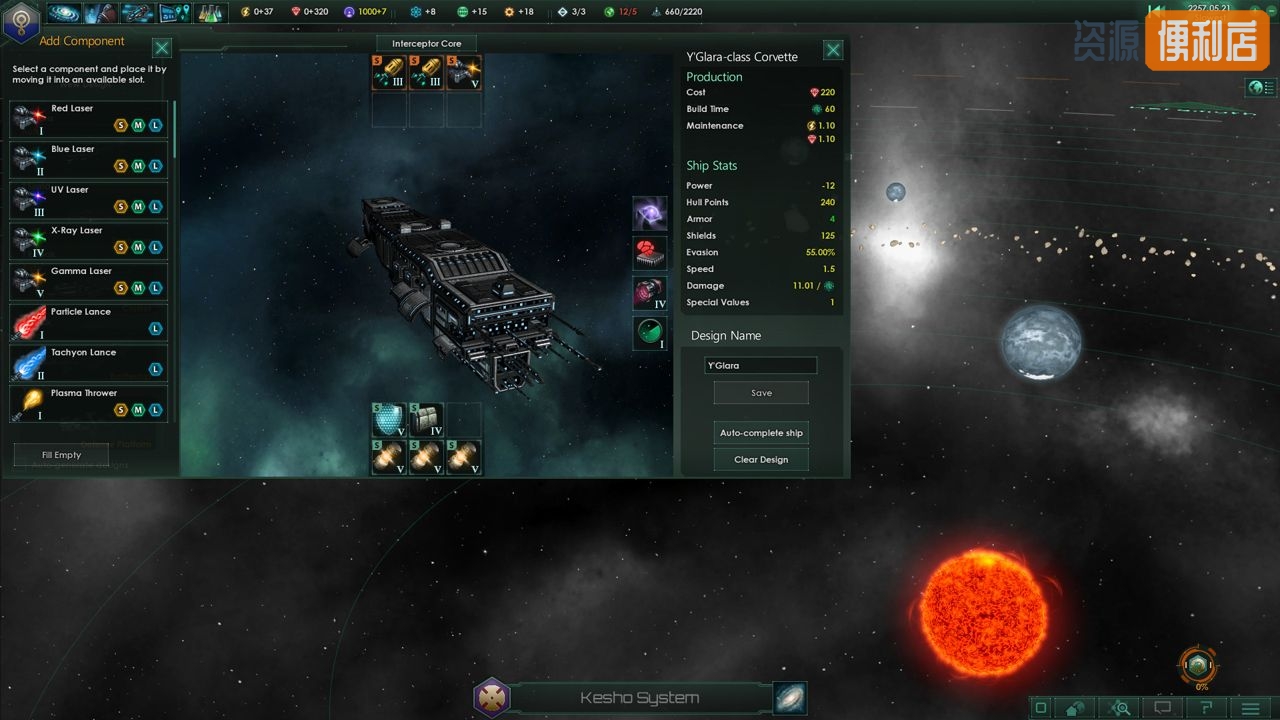Screen dimensions: 1280x720
Task: Open the empire emblem menu
Action: [x=21, y=22]
